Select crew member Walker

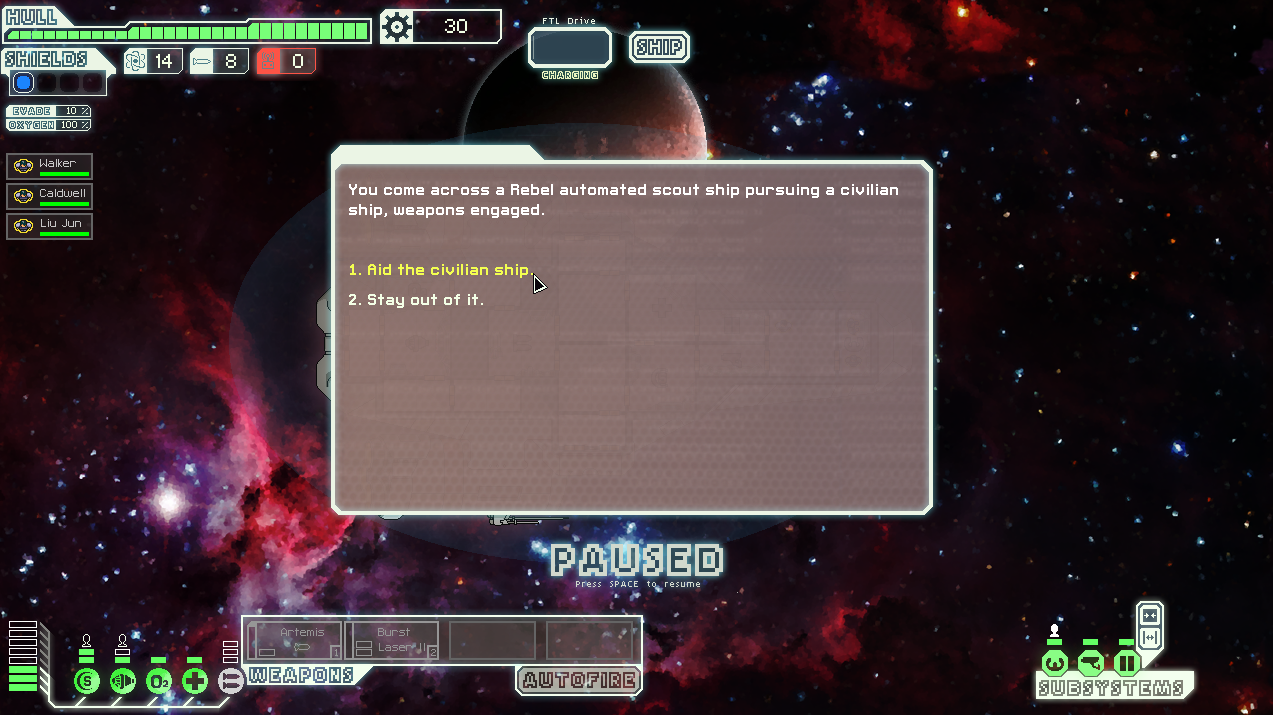pos(50,166)
